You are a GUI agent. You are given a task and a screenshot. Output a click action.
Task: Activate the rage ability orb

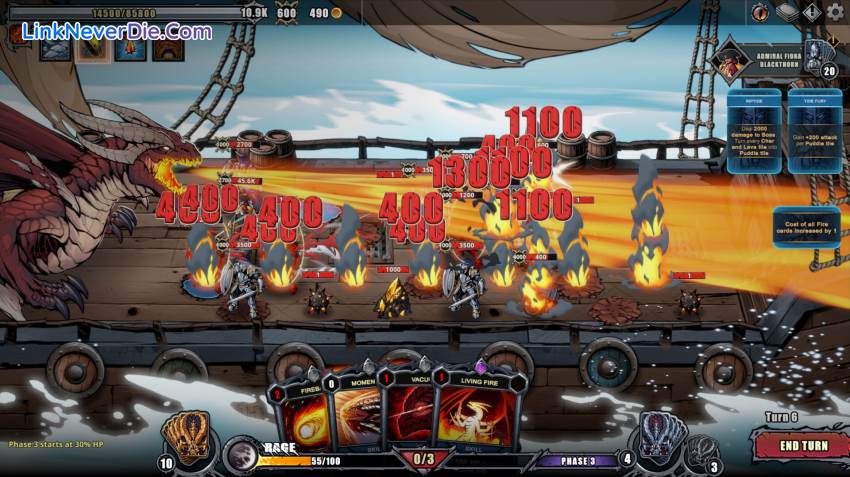coord(240,453)
